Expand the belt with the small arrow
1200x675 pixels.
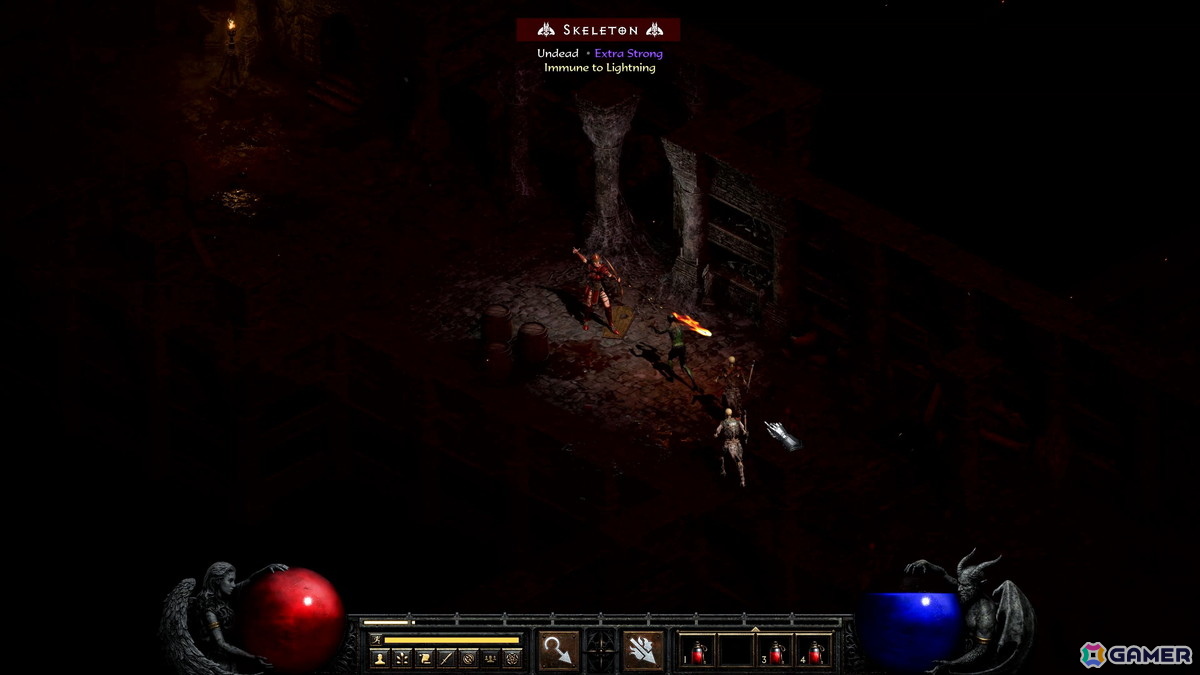756,629
